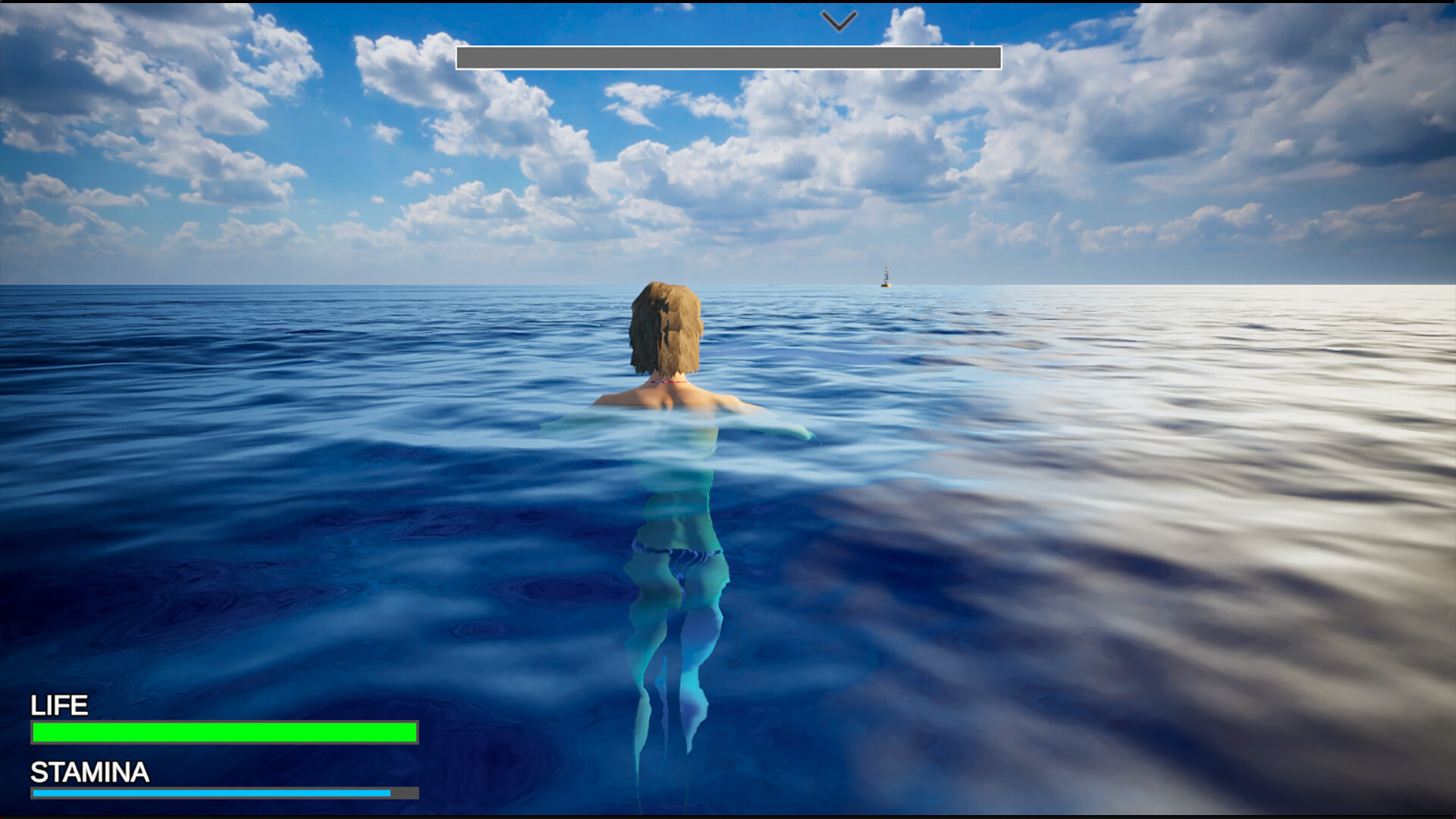Click the LIFE label text
The image size is (1456, 819).
(x=58, y=706)
